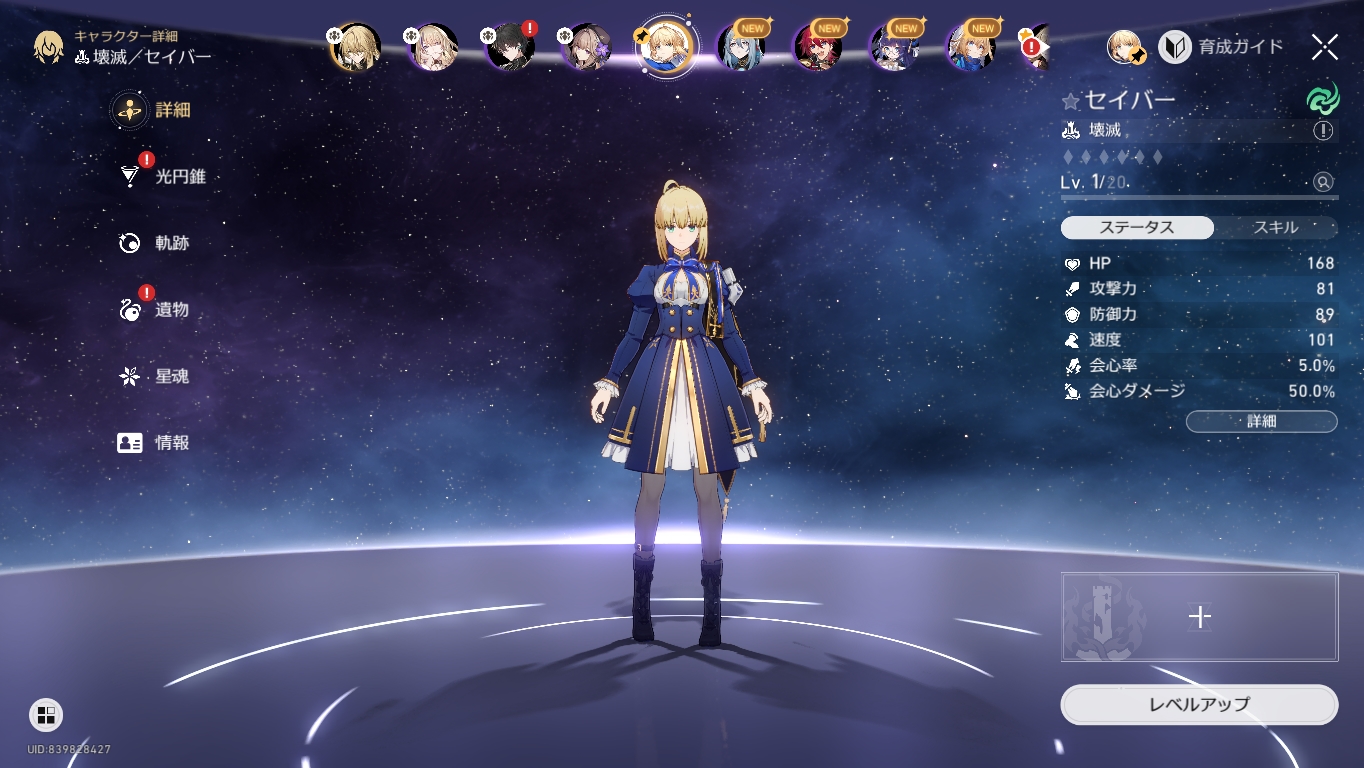Select the brown-haired portrait with purple flower
Image resolution: width=1364 pixels, height=768 pixels.
pos(587,47)
